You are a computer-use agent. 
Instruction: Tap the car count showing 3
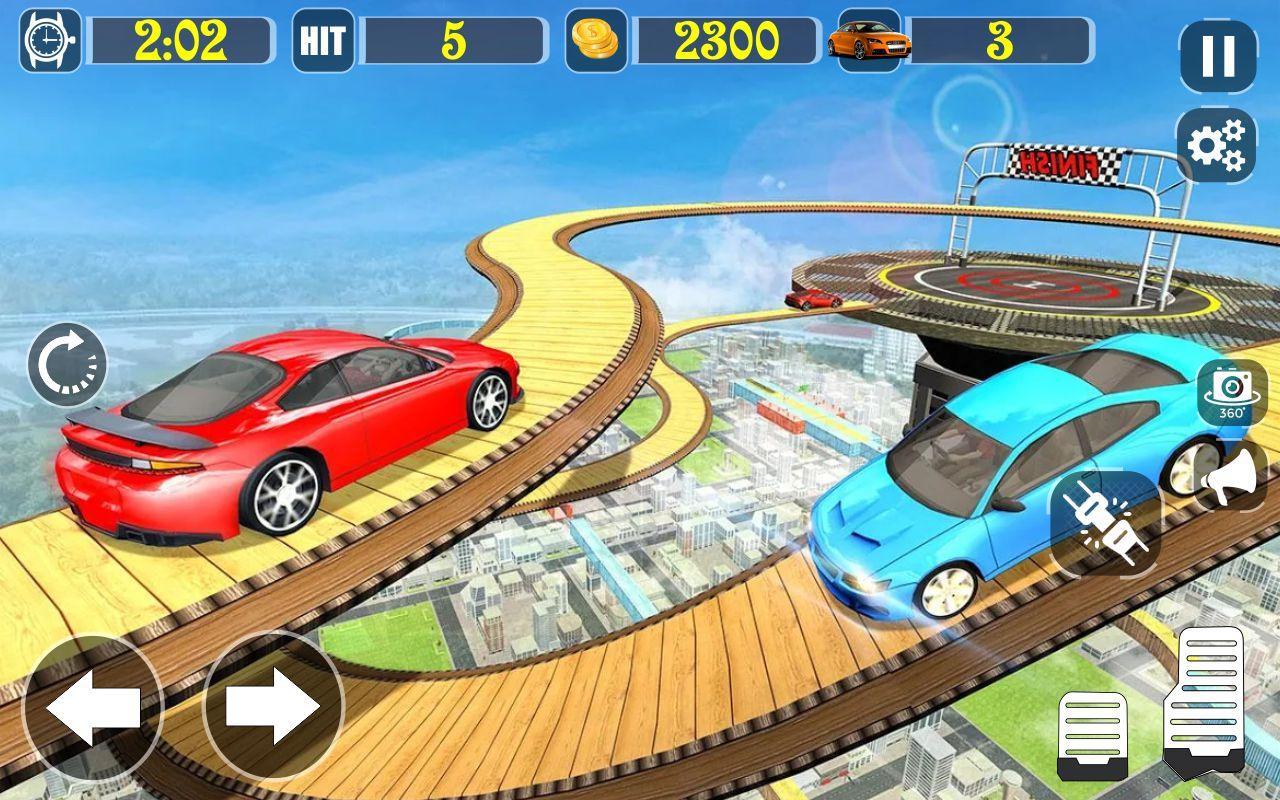(1000, 40)
